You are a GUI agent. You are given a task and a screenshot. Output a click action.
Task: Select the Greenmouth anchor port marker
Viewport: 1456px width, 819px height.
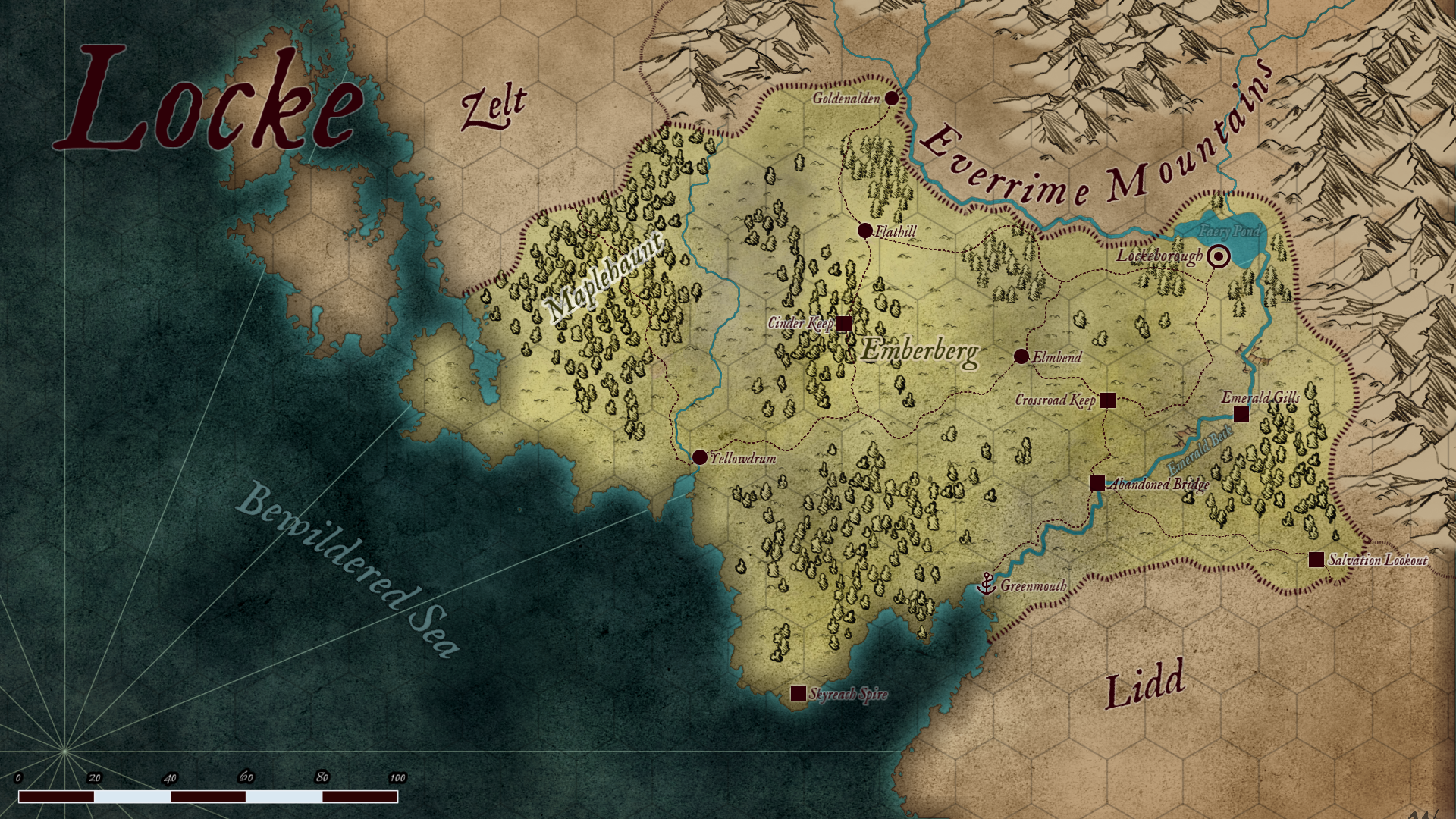coord(987,583)
